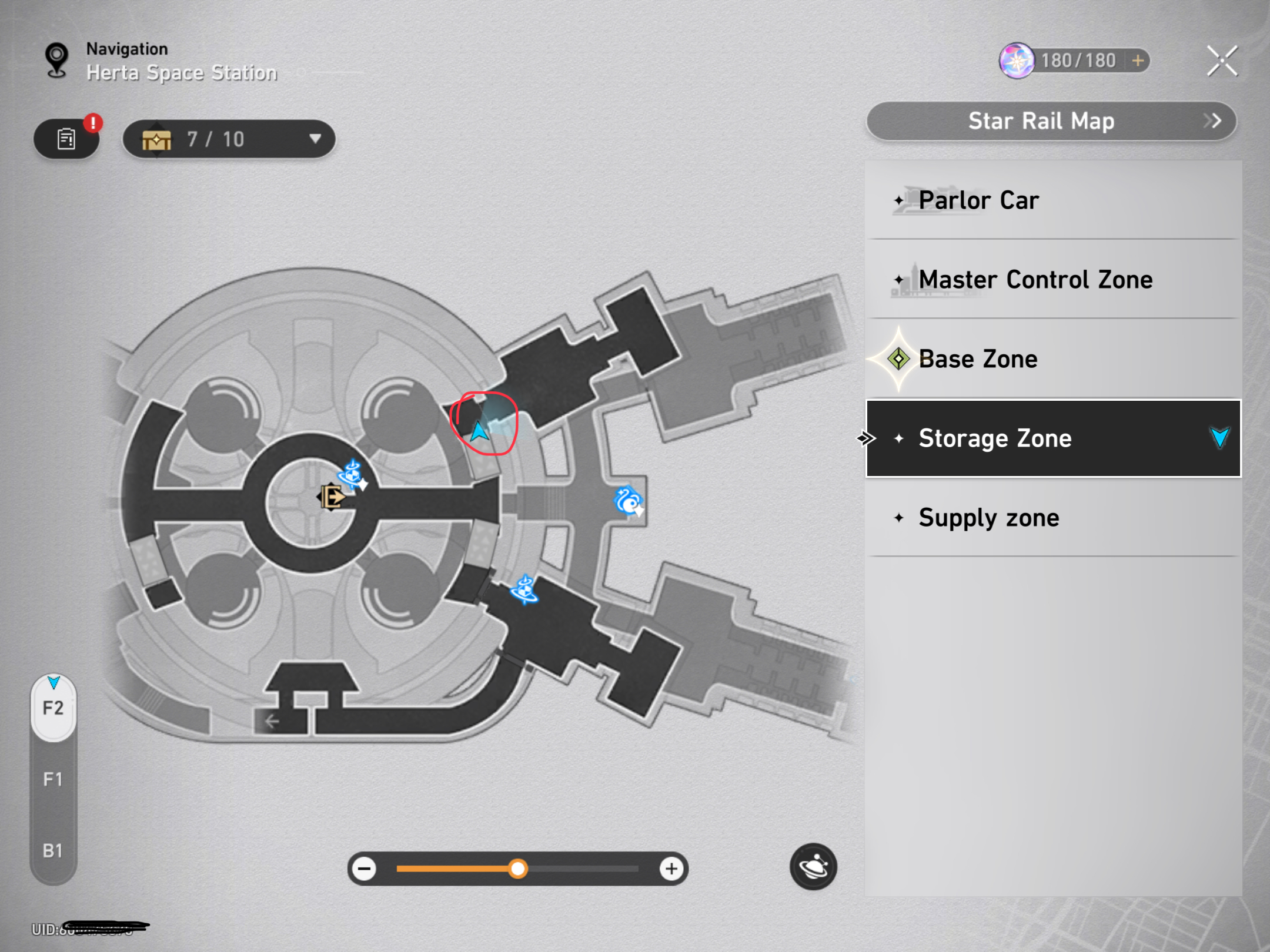The height and width of the screenshot is (952, 1270).
Task: Select the golden exit door map marker
Action: click(x=332, y=497)
